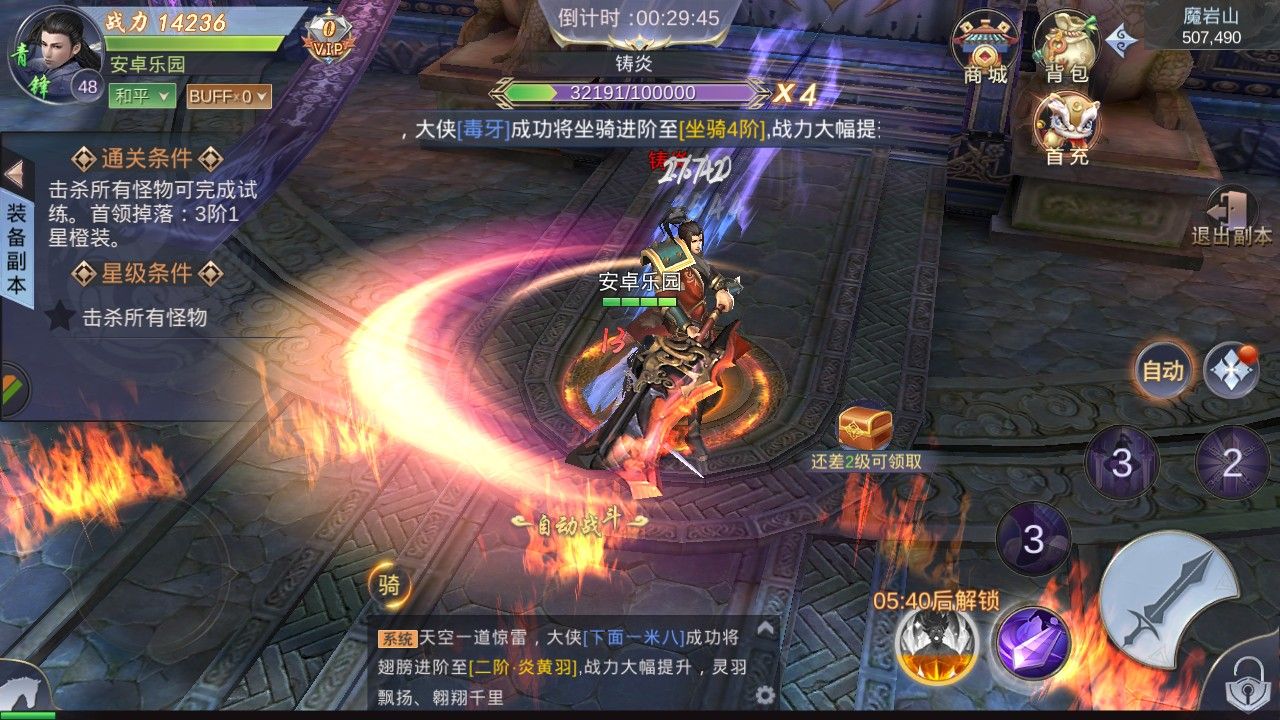The width and height of the screenshot is (1280, 720).
Task: Click the 魔岩山 location name
Action: coord(1211,16)
